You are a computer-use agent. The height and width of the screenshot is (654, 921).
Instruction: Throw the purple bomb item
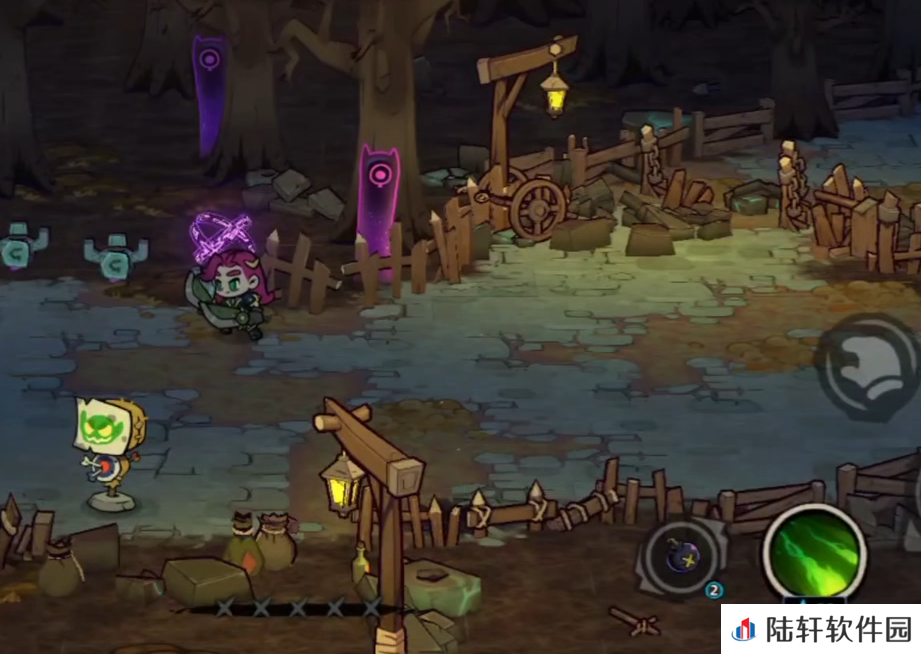coord(681,559)
